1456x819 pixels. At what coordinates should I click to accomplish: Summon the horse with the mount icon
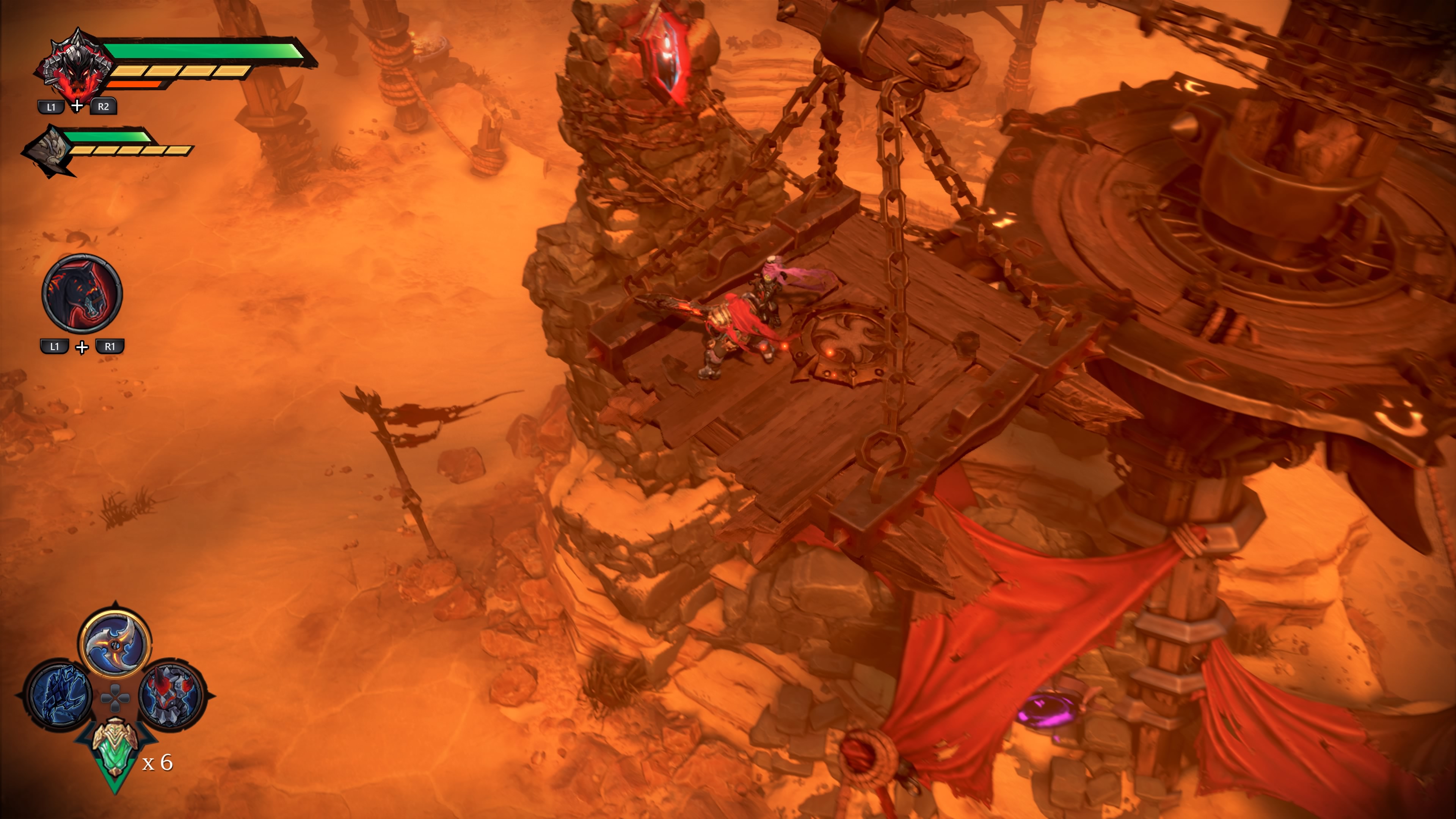click(x=82, y=293)
